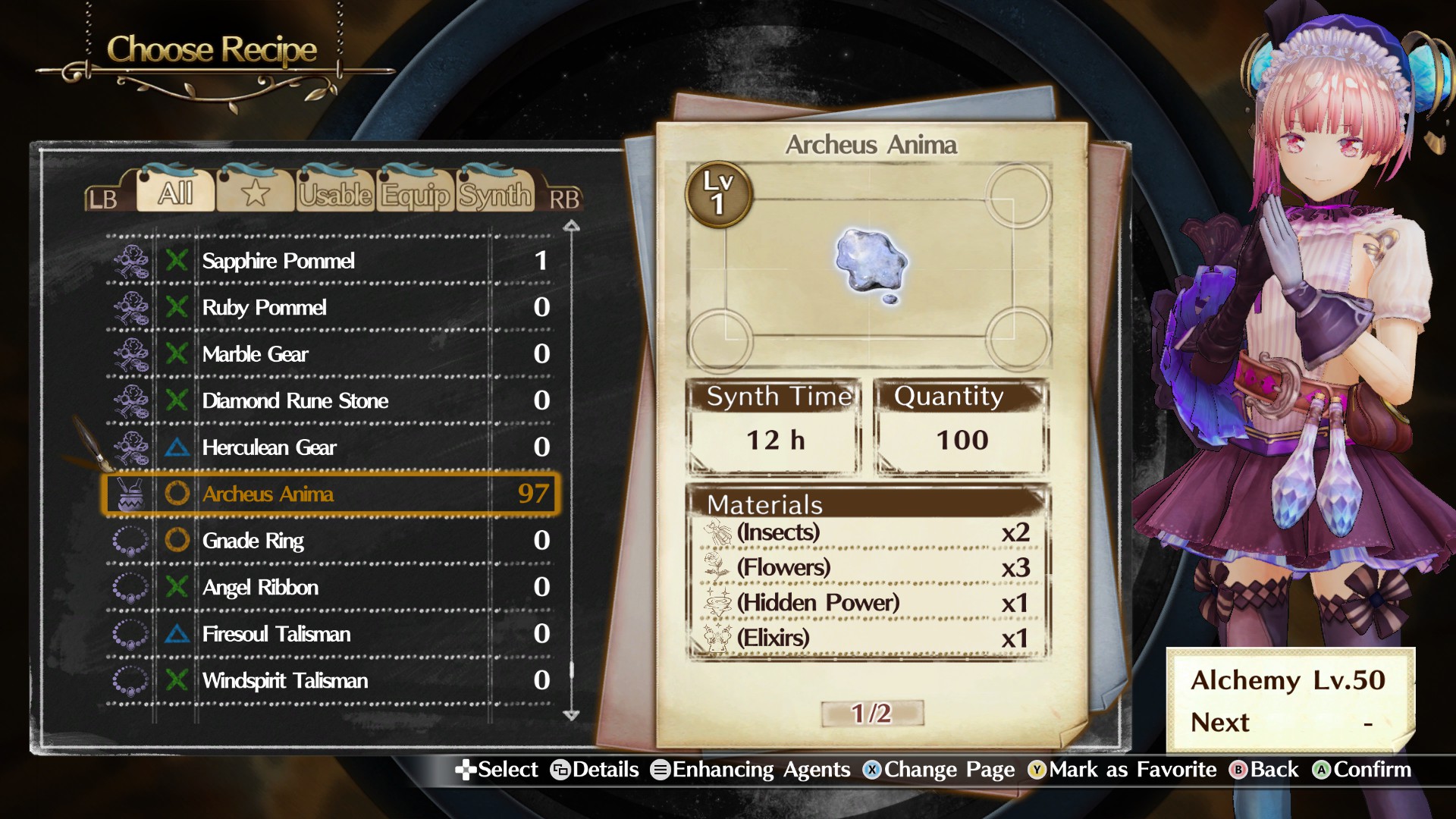The width and height of the screenshot is (1456, 819).
Task: Select the Gnade Ring recipe row
Action: (303, 541)
